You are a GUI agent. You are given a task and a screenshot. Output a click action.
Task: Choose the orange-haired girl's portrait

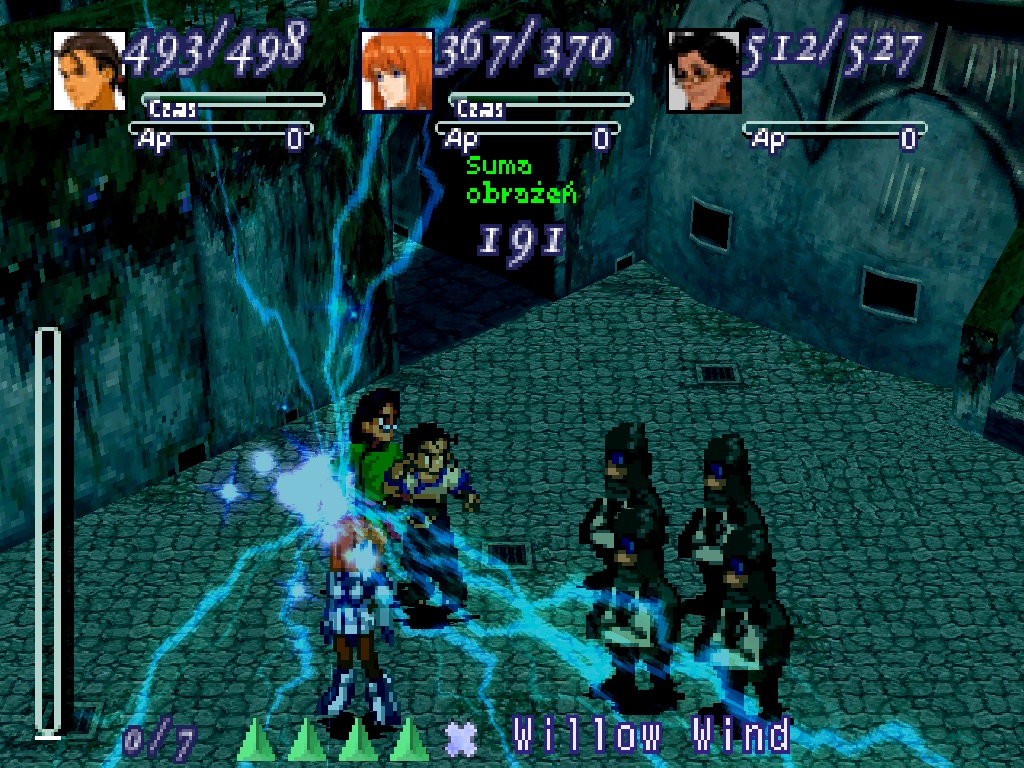pos(397,70)
